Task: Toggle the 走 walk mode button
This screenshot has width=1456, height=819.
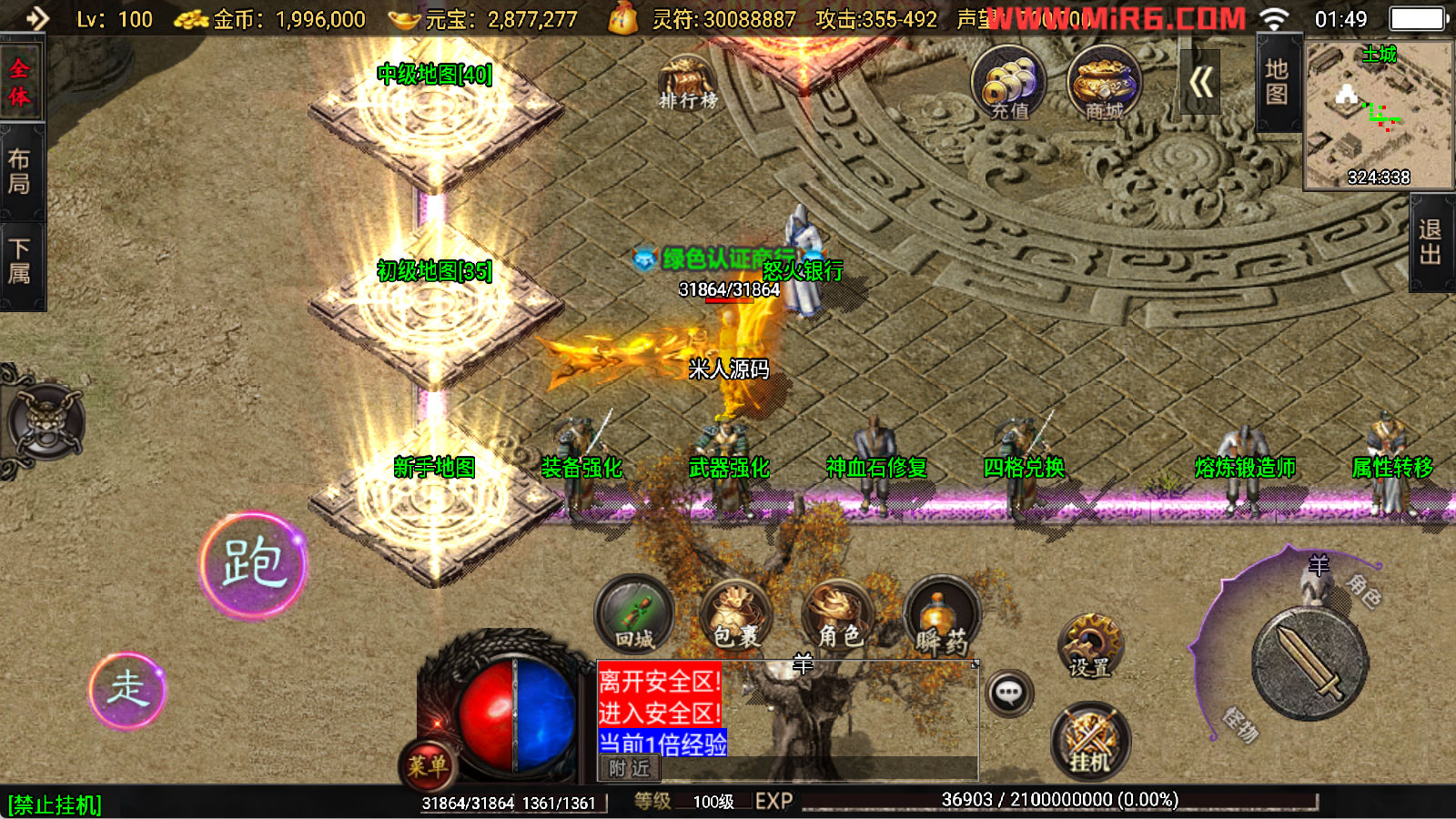Action: (x=127, y=690)
